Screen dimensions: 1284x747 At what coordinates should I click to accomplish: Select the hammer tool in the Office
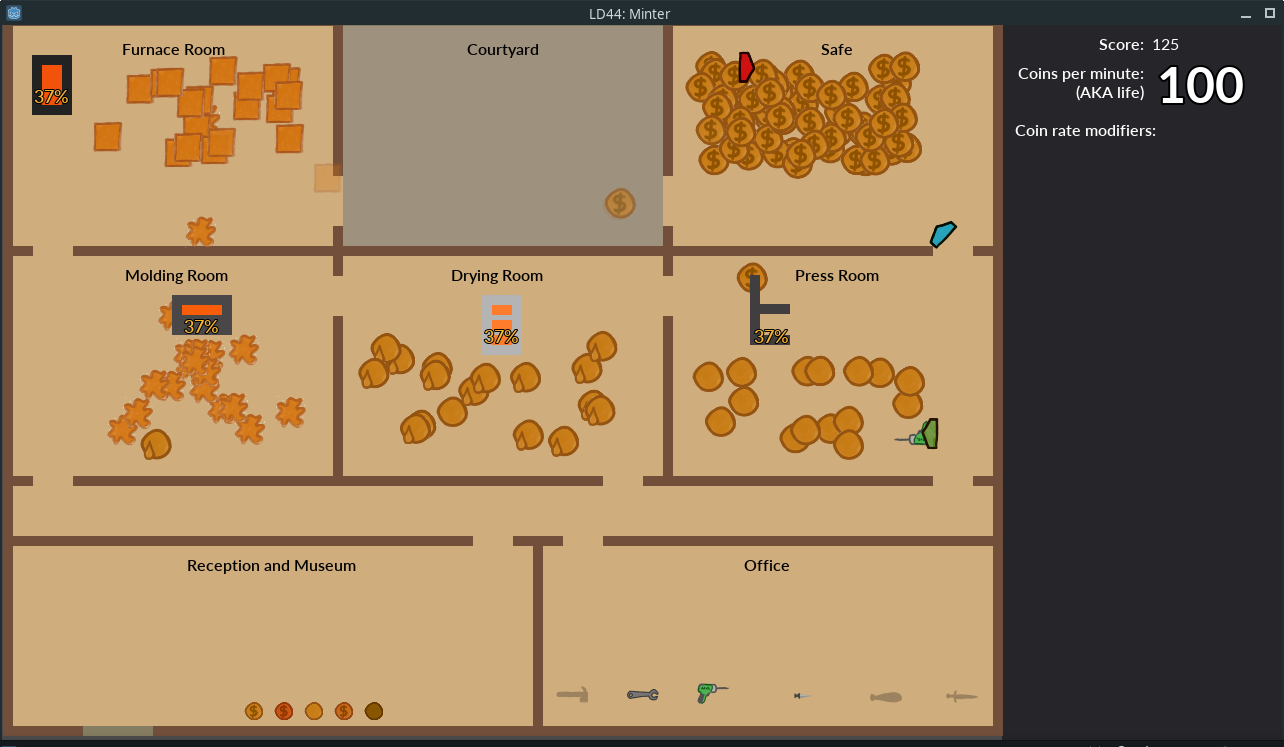click(573, 693)
